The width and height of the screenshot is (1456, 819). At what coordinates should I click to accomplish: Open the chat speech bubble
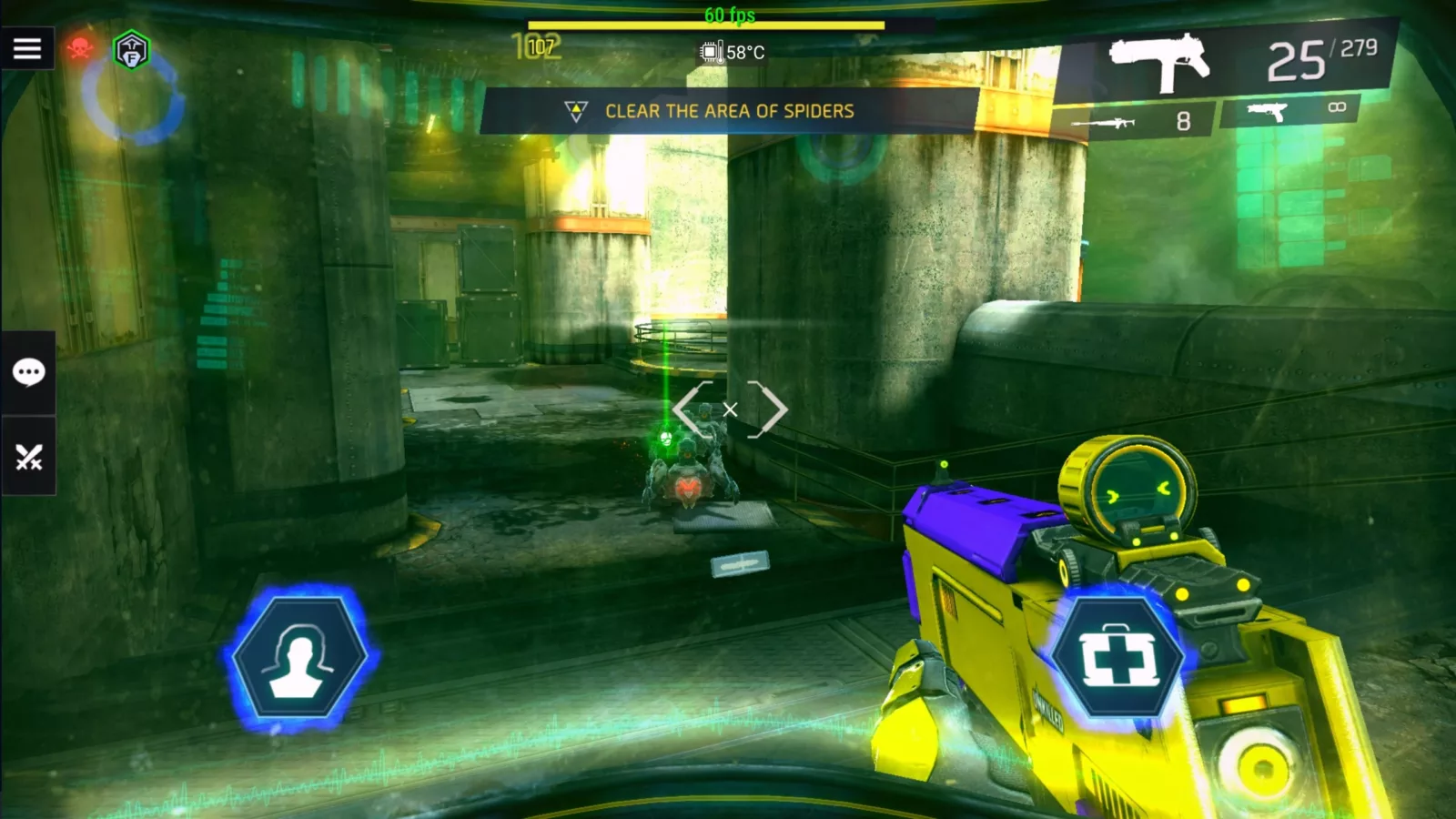tap(28, 372)
